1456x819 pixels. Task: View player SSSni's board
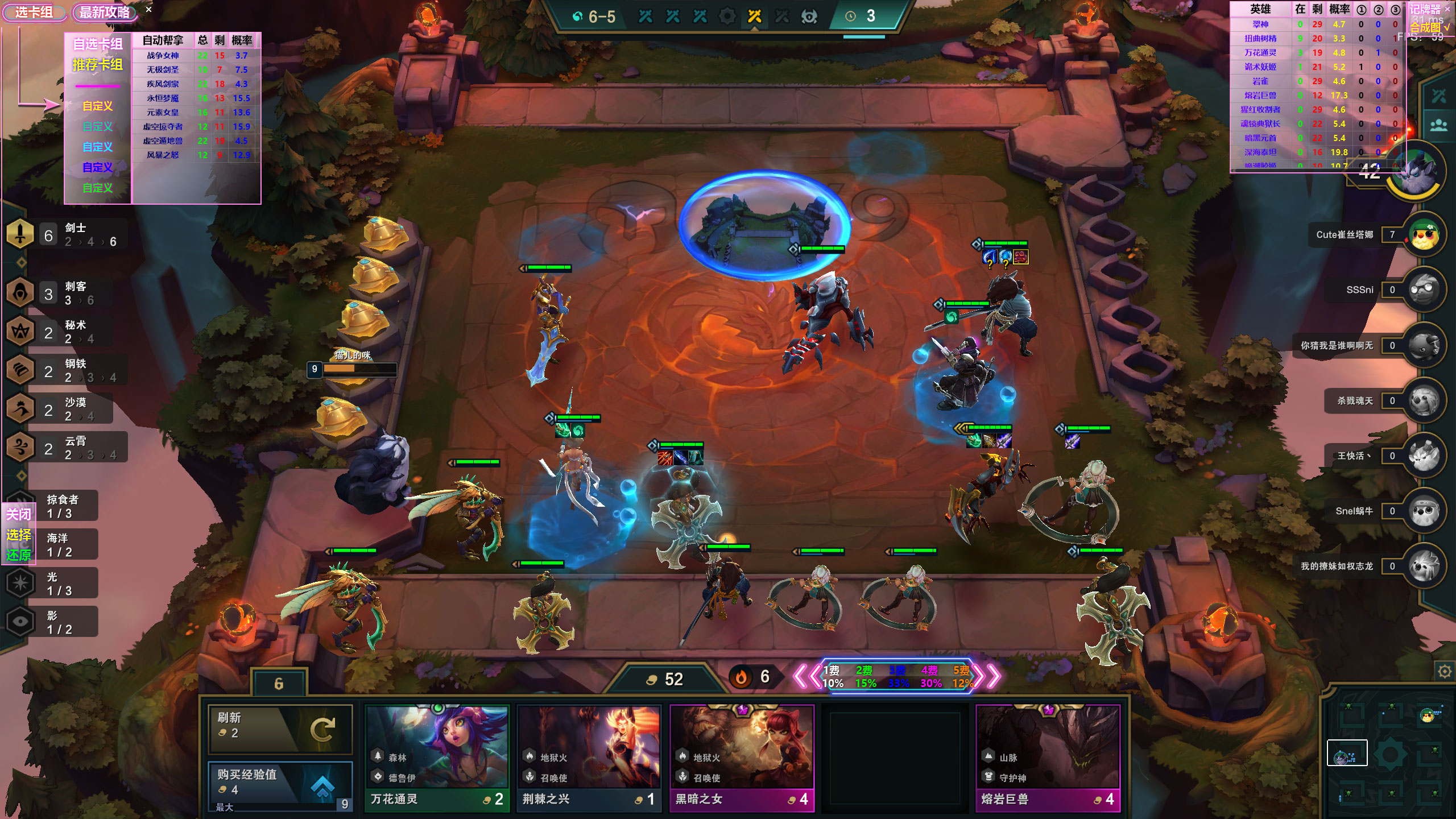1424,290
